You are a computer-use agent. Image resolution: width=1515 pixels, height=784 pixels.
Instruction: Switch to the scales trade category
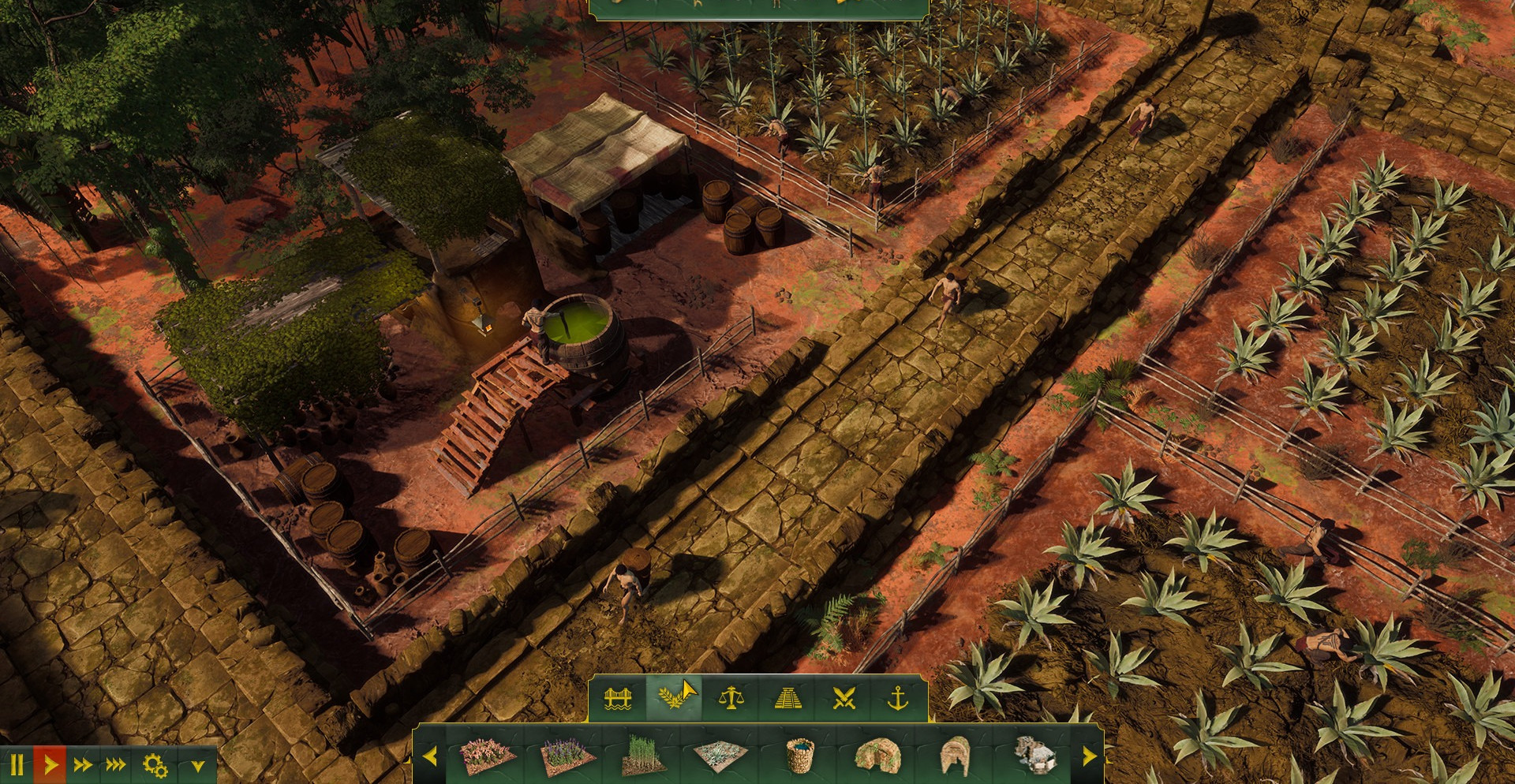[731, 699]
